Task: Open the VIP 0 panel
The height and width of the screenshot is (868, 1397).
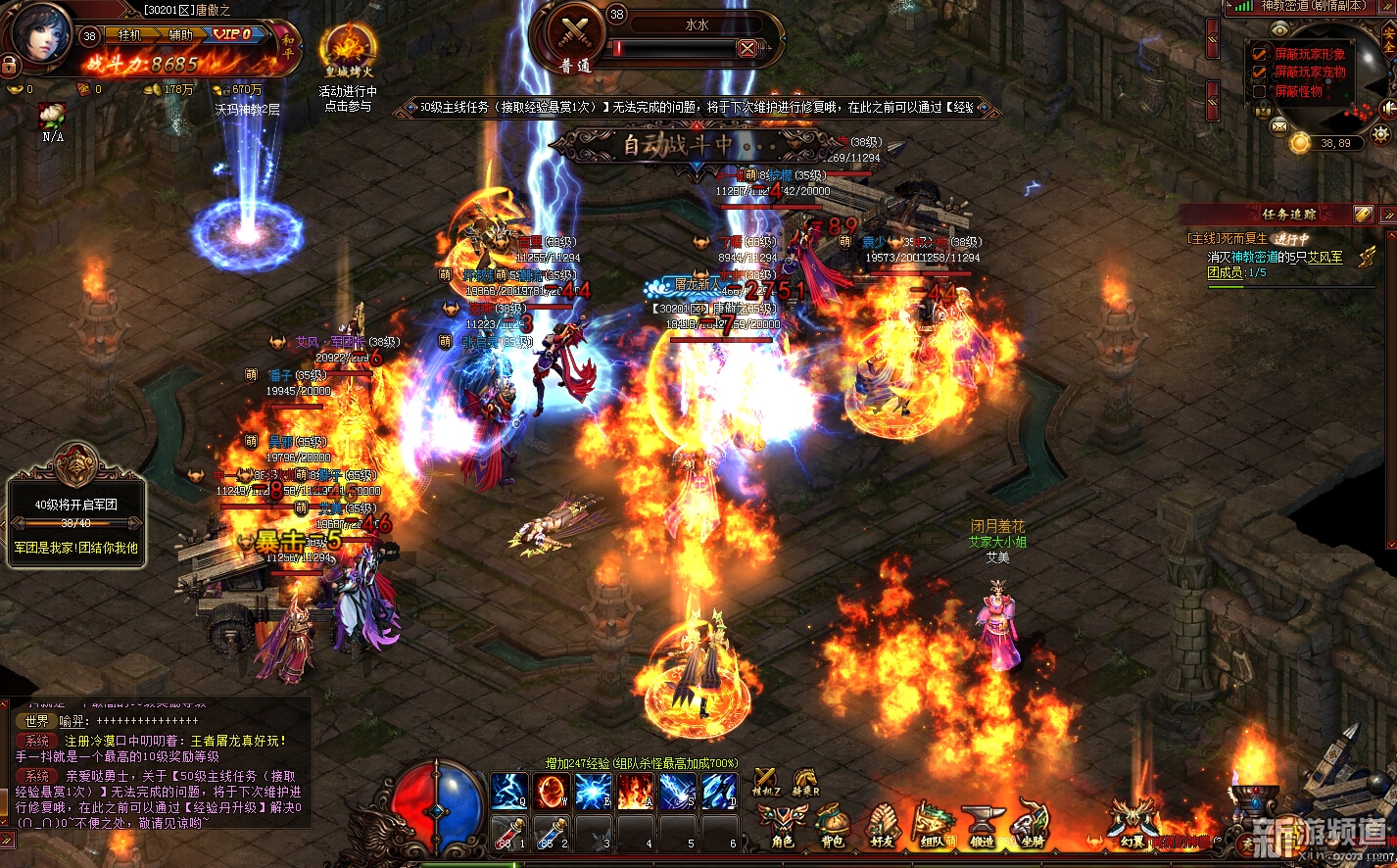Action: point(232,34)
